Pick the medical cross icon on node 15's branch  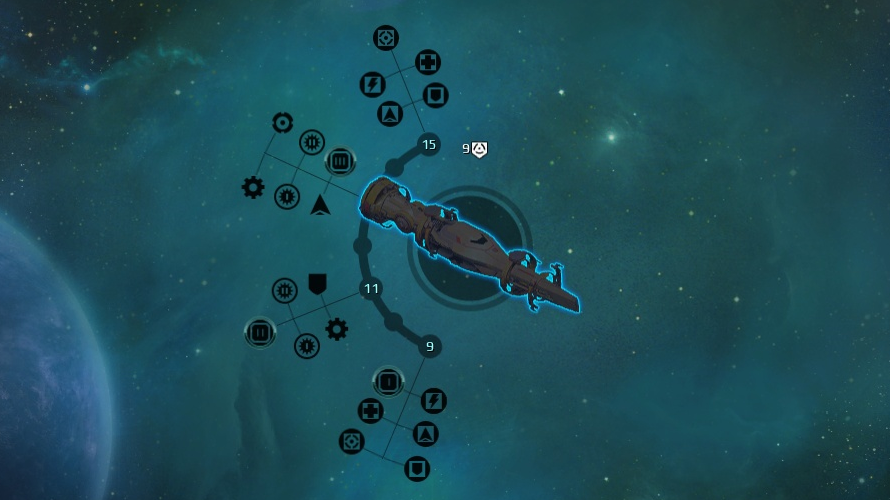click(427, 62)
